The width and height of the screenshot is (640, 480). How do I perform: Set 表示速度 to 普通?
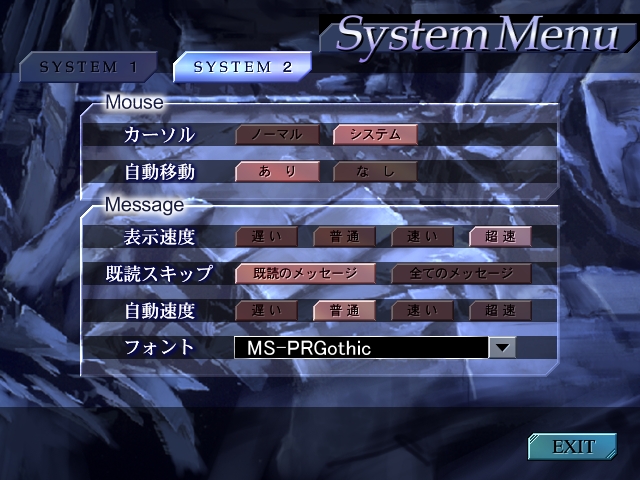click(x=344, y=237)
